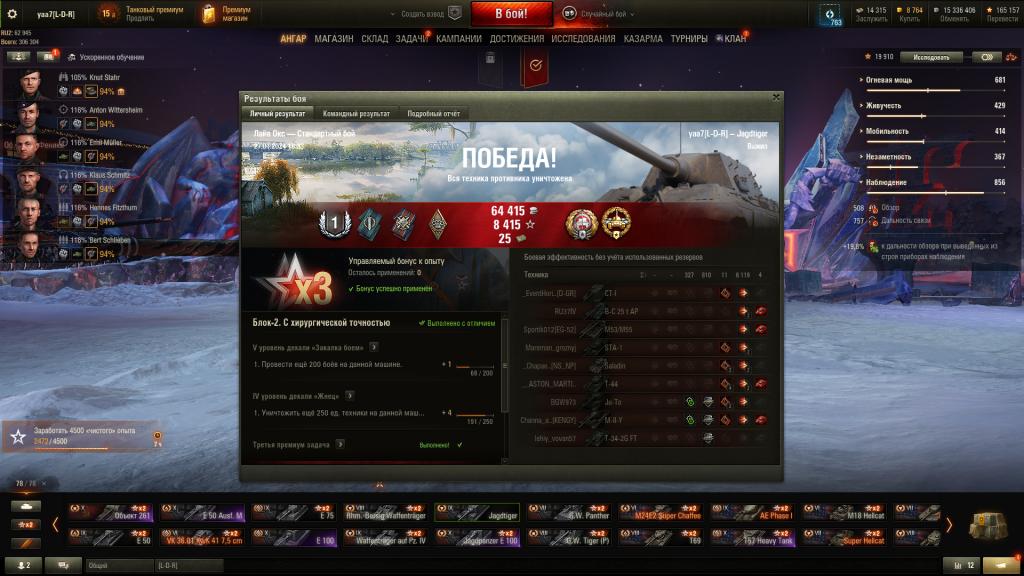Switch to the Командный результат tab
Screen dimensions: 1024x576
tap(356, 114)
